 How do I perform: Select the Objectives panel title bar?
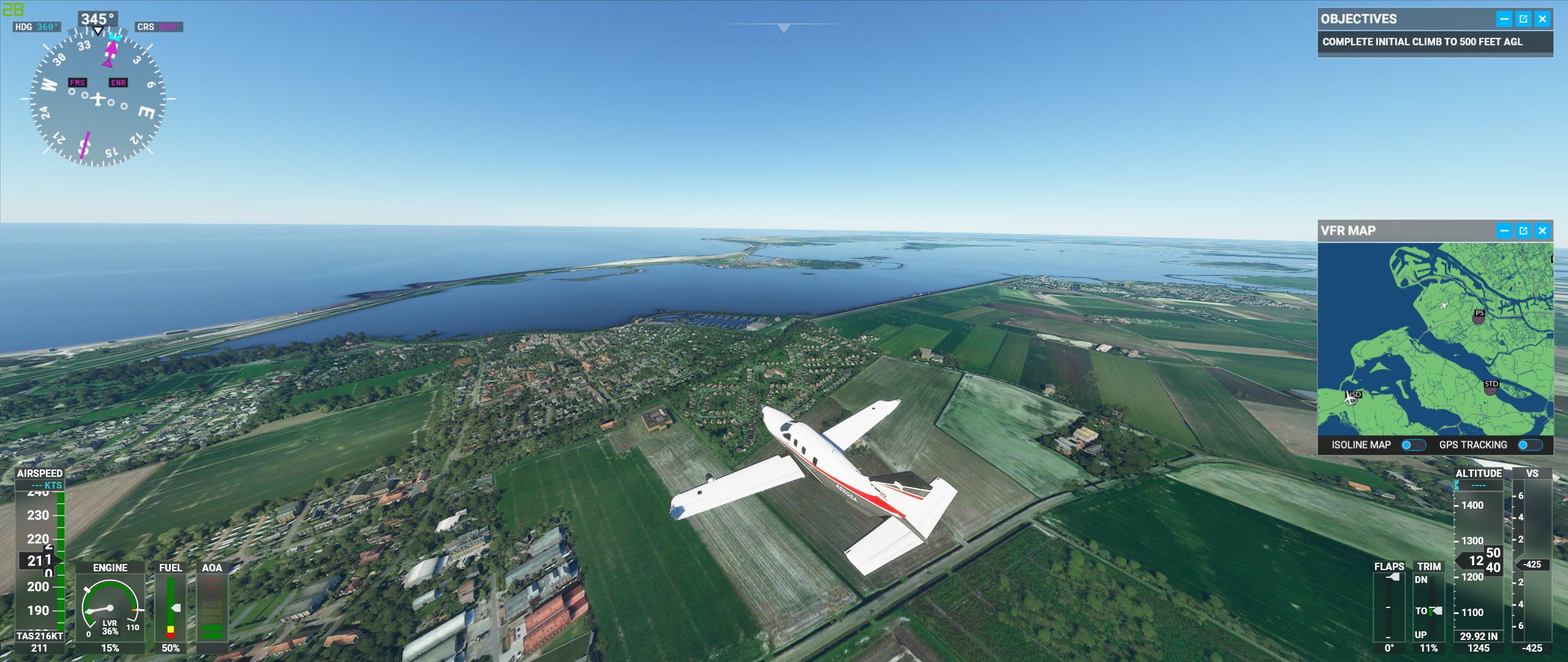(x=1403, y=19)
